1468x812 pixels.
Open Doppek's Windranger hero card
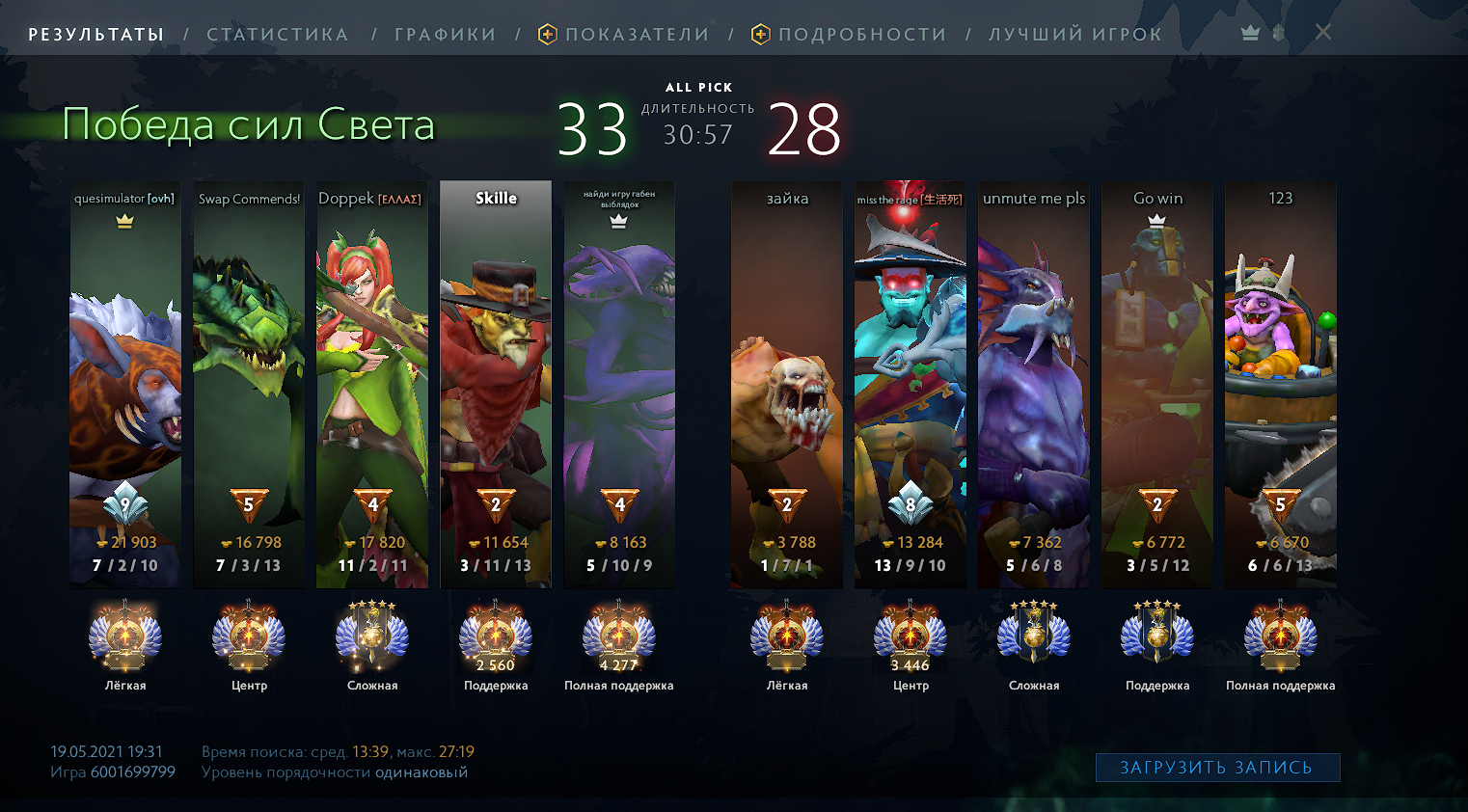pos(372,384)
